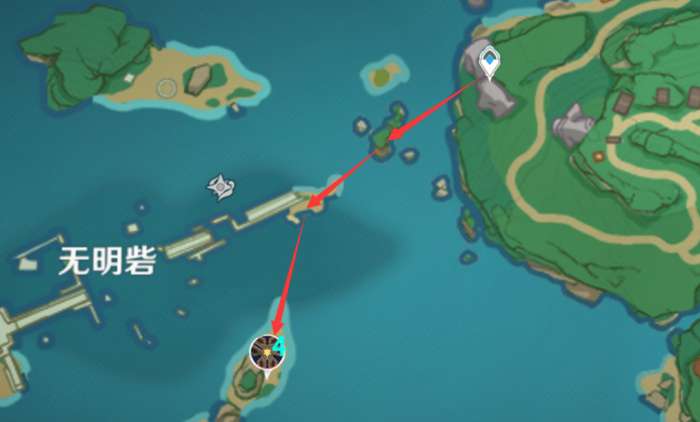Click the round pin marker numbered 4

tap(268, 352)
